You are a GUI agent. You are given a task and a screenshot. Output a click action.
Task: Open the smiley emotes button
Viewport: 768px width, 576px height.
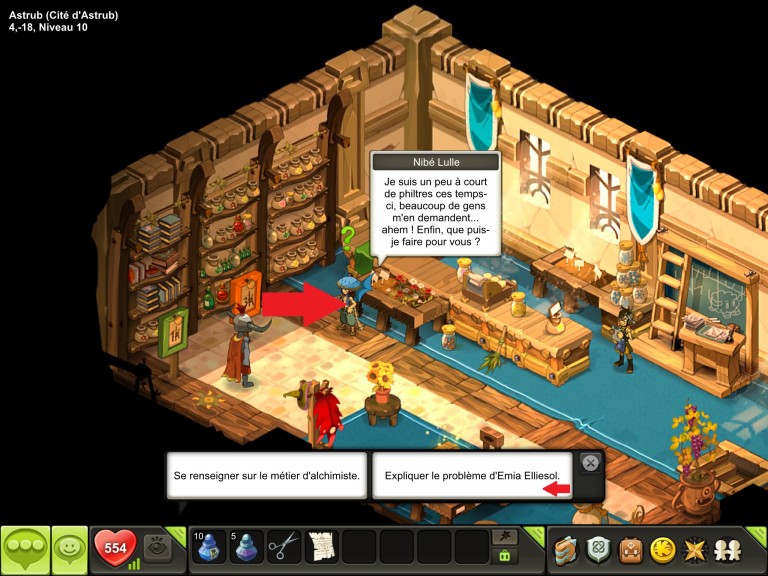(69, 549)
